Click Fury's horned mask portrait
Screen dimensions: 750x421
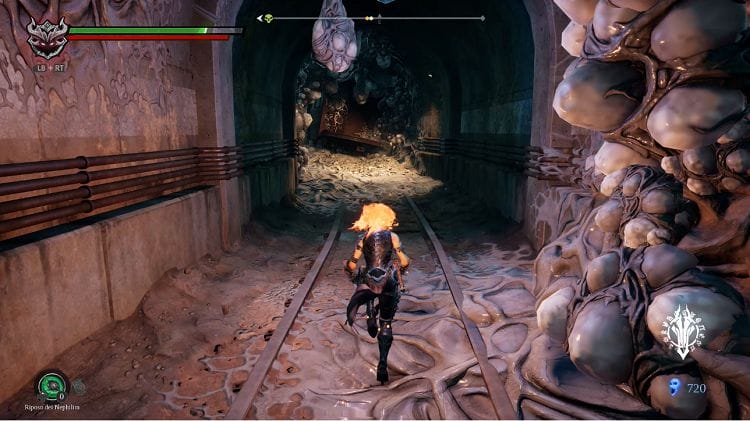tap(46, 37)
